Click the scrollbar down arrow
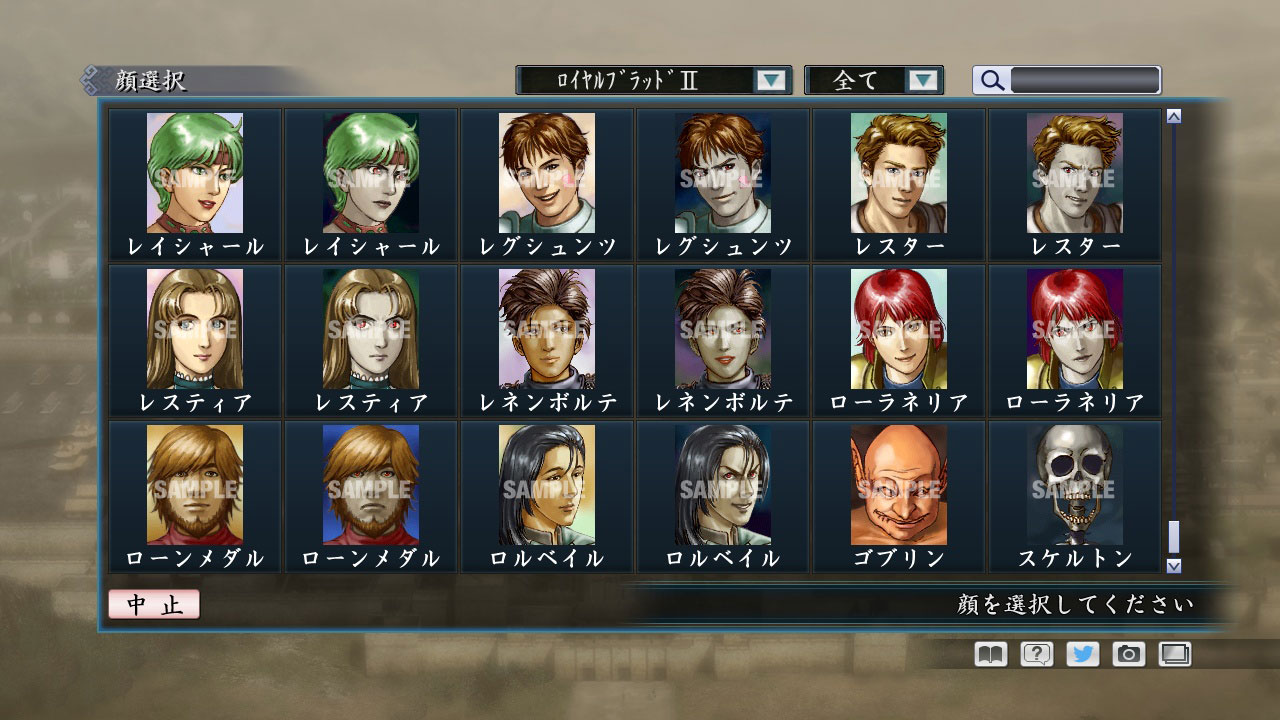 click(1171, 566)
